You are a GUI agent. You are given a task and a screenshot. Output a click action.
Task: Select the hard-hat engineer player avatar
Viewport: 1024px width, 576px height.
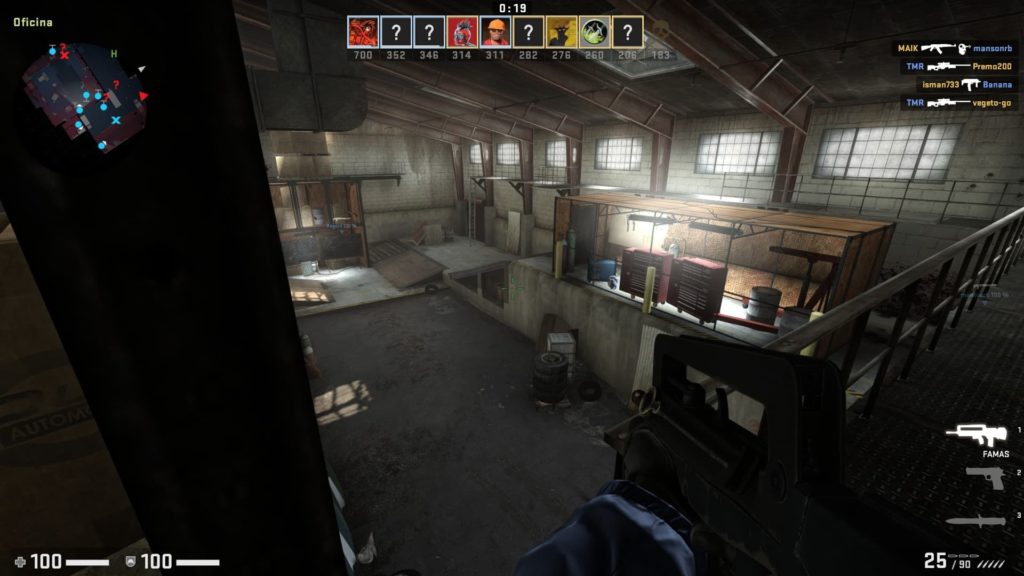click(x=495, y=32)
